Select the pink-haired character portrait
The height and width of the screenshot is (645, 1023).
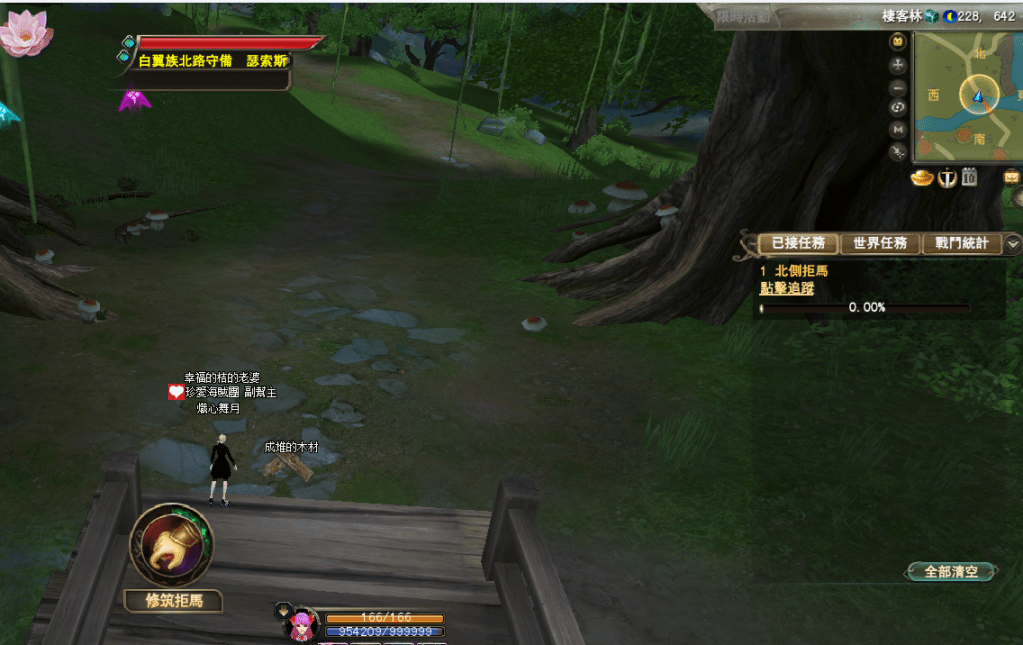302,624
